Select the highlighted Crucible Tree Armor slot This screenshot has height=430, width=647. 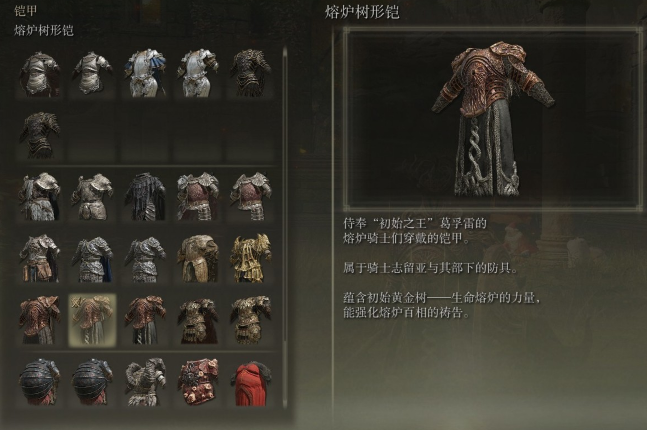point(91,318)
